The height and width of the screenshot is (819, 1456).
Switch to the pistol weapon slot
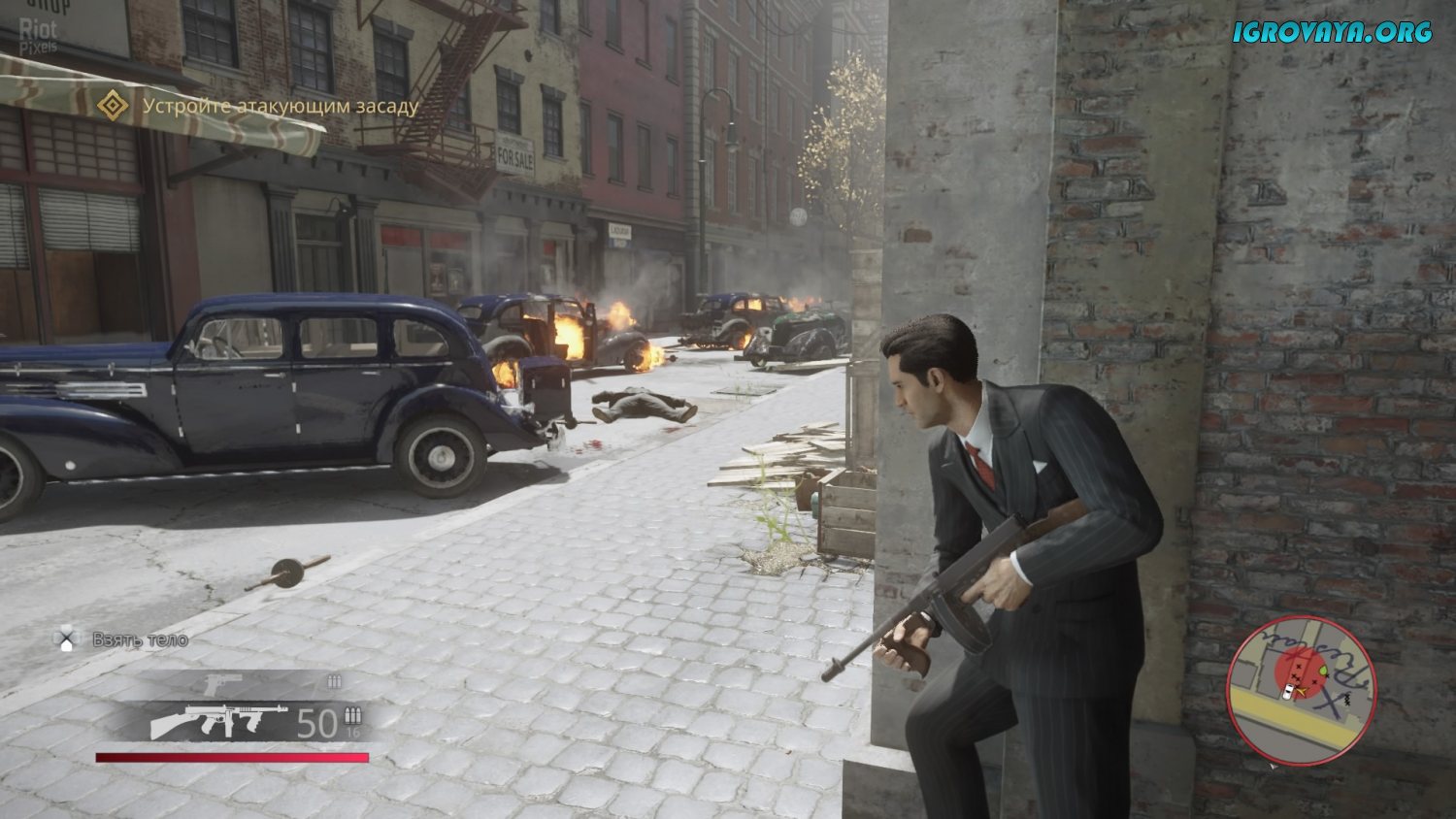pyautogui.click(x=222, y=682)
